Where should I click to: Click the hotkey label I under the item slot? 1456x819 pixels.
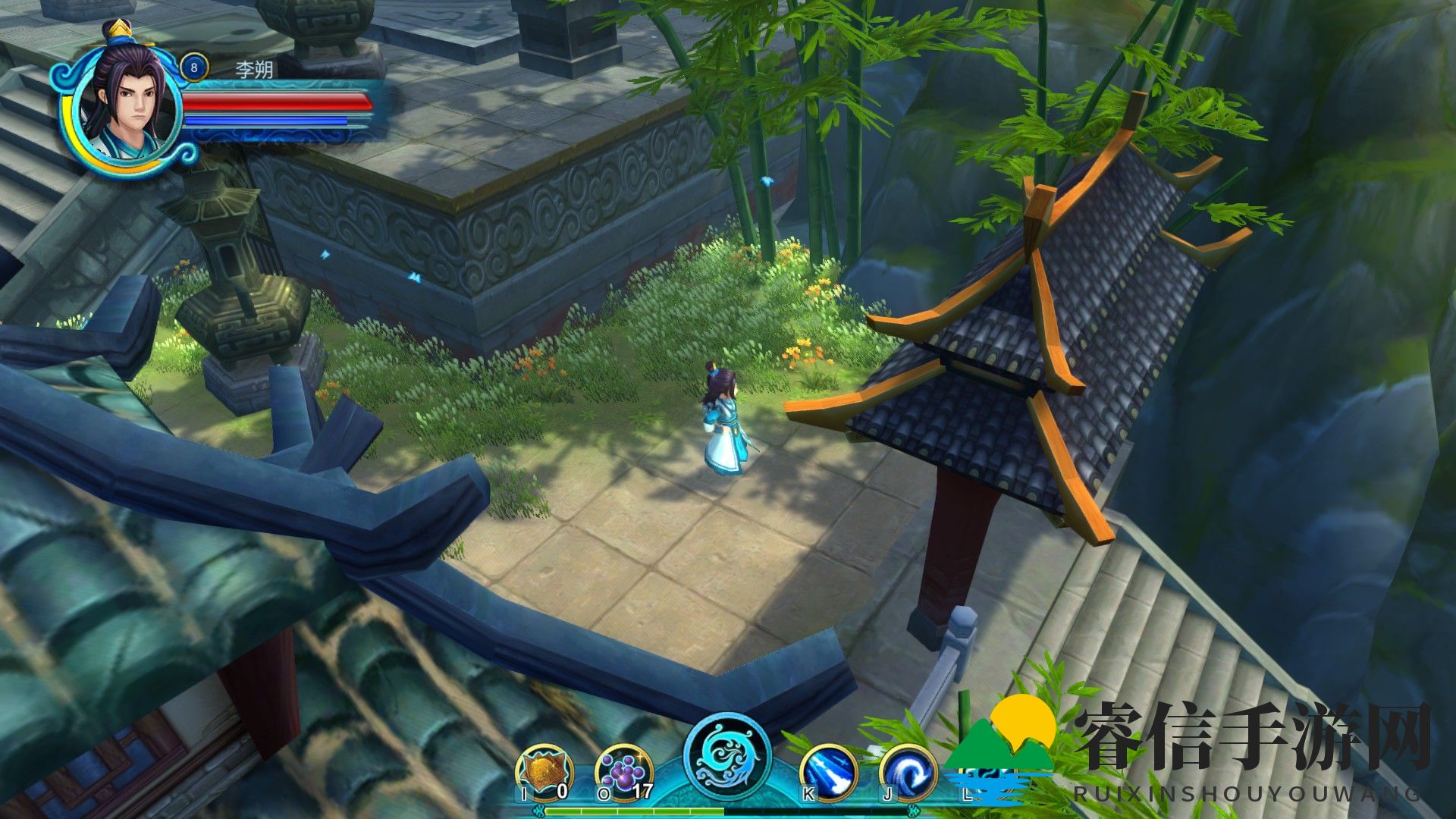524,793
